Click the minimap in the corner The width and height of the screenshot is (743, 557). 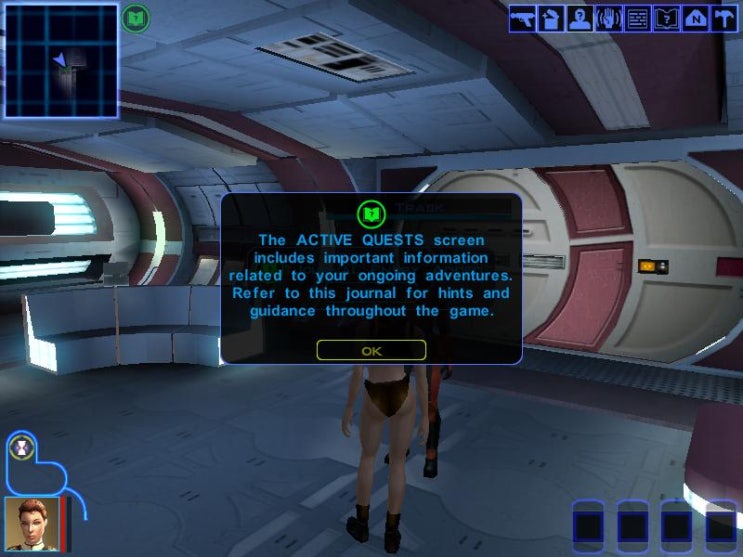[x=61, y=60]
